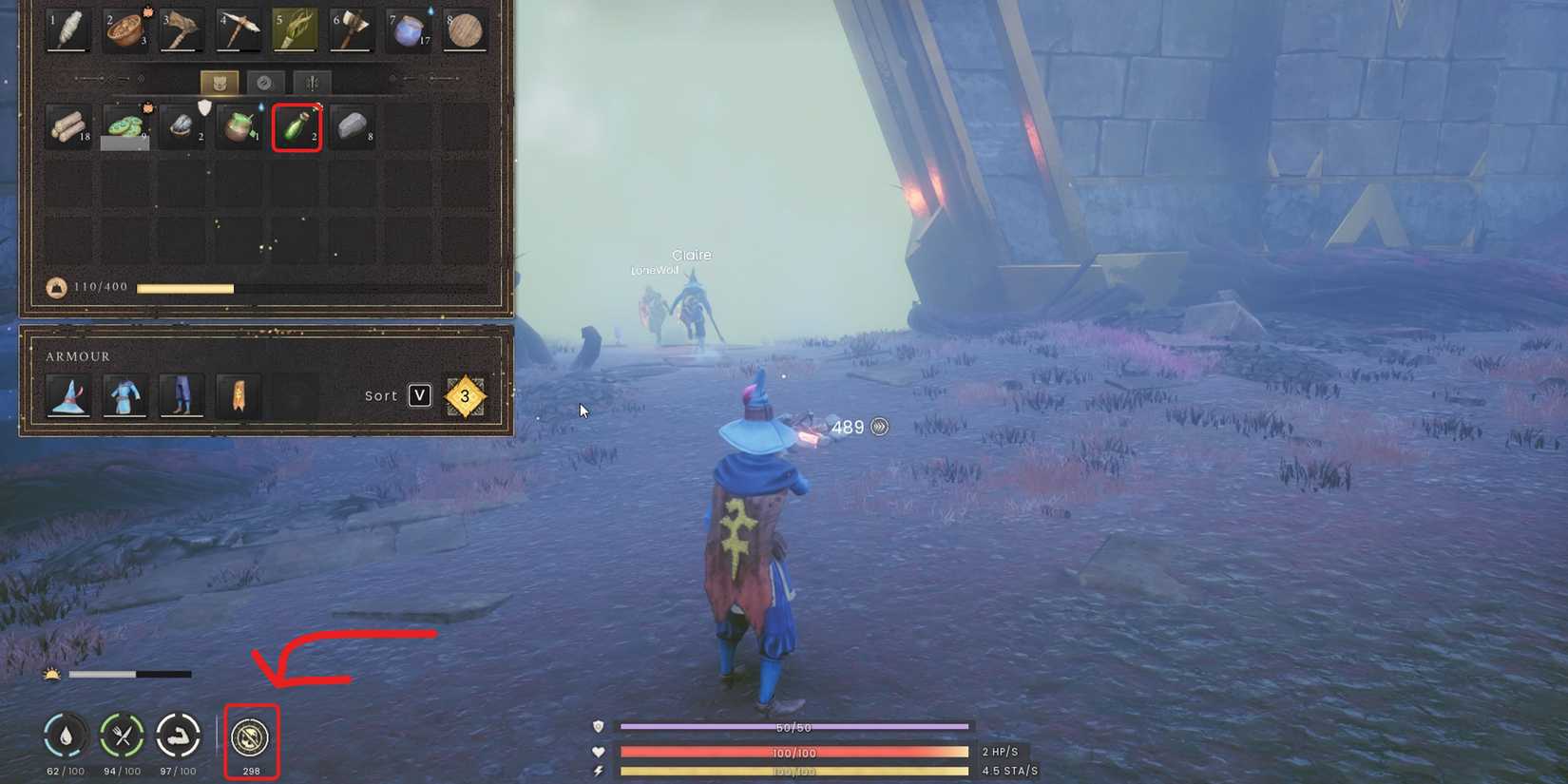Select the axe in hotbar slot 6
Image resolution: width=1568 pixels, height=784 pixels.
click(352, 29)
